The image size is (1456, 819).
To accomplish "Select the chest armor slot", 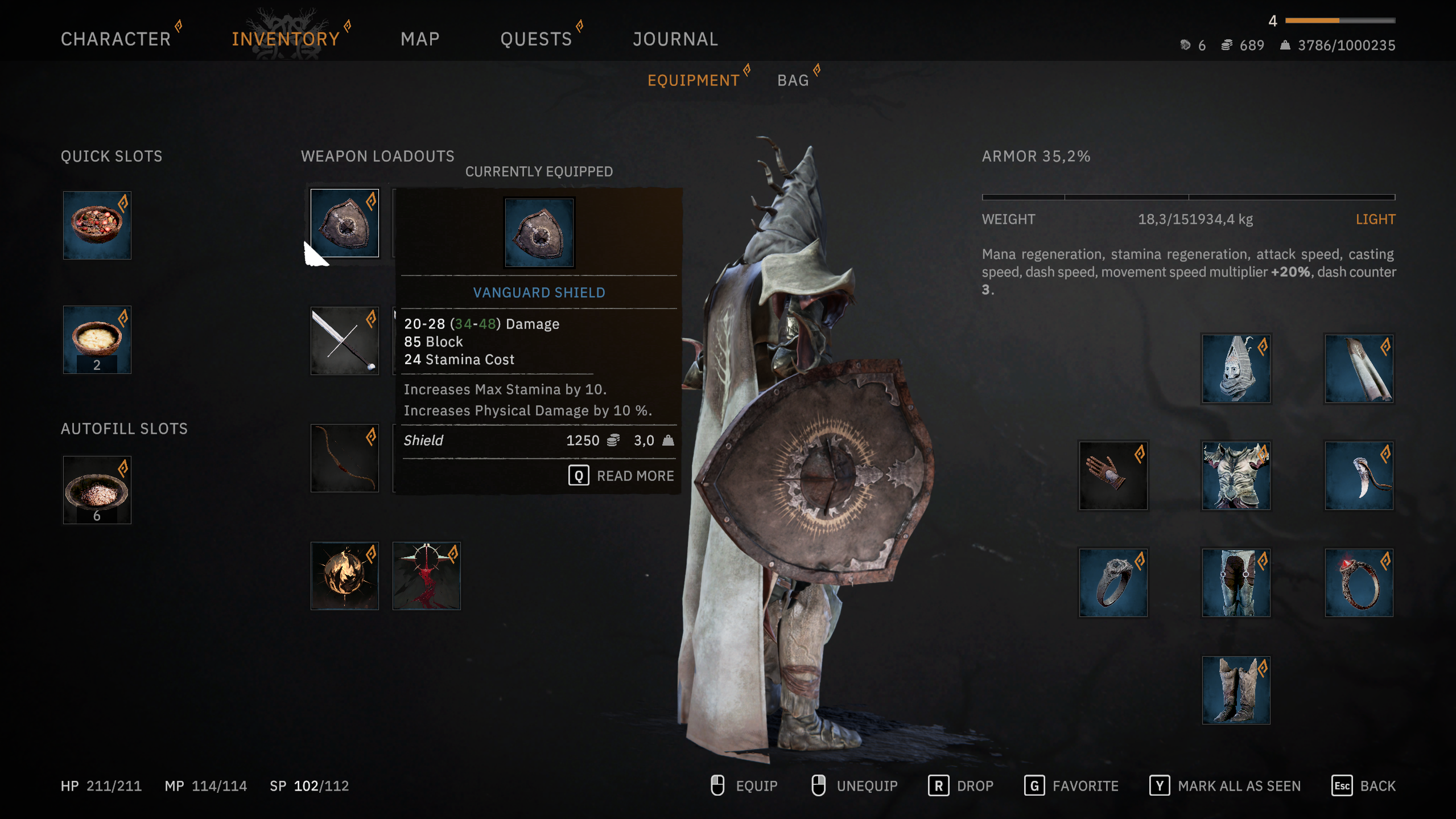I will [x=1236, y=476].
